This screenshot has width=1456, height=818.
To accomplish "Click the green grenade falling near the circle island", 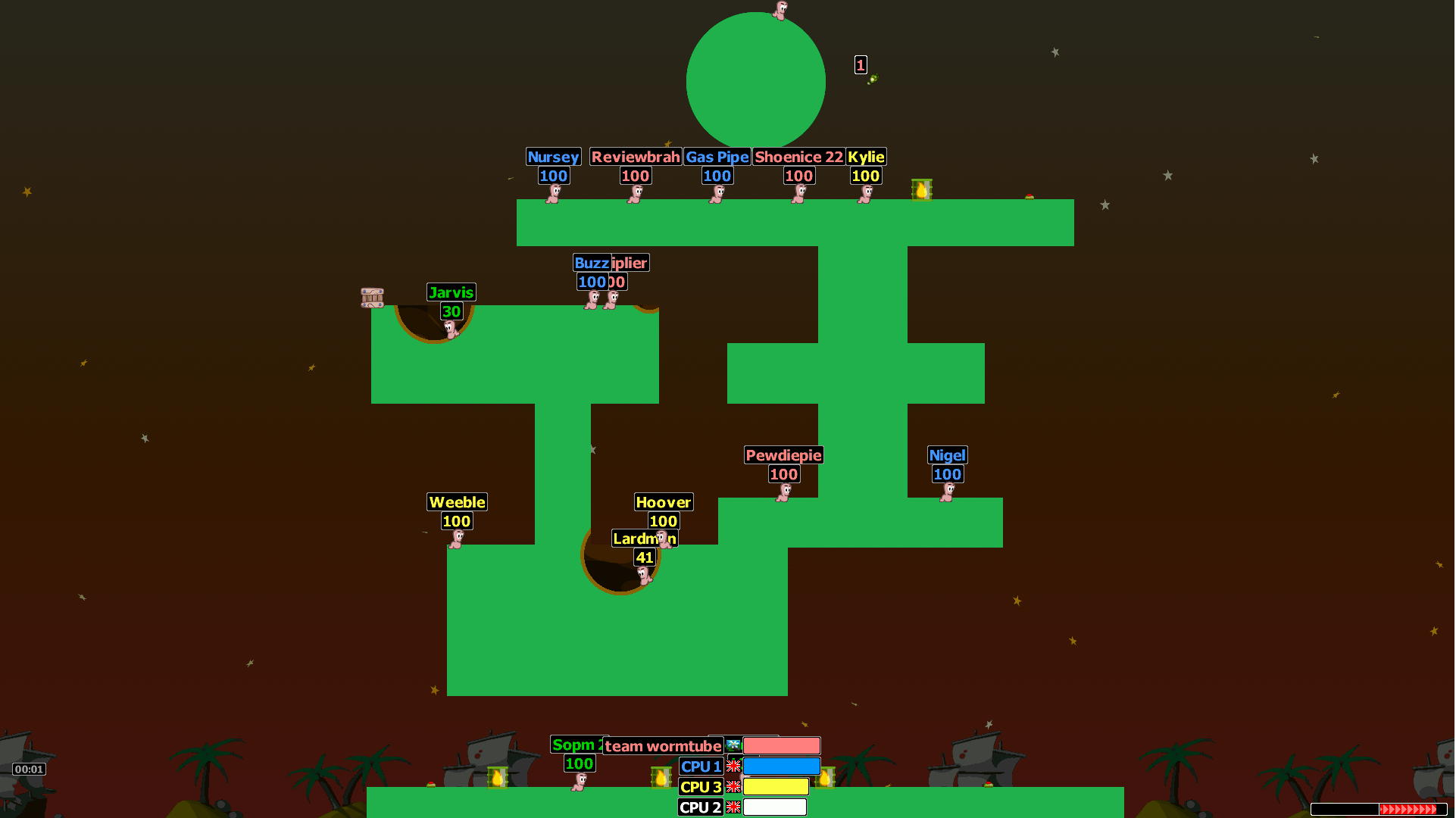I will tap(872, 79).
